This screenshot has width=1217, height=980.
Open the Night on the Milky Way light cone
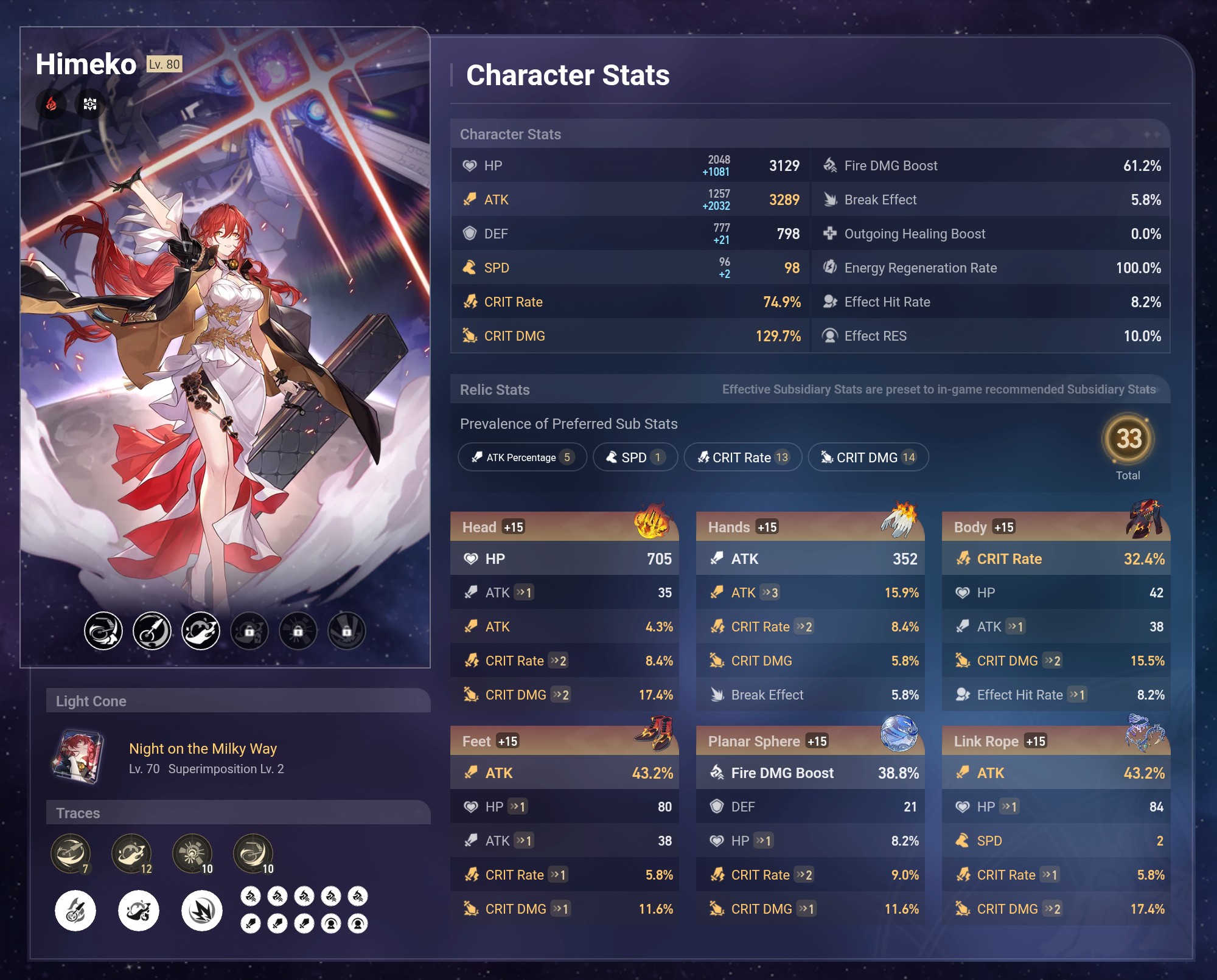click(203, 749)
